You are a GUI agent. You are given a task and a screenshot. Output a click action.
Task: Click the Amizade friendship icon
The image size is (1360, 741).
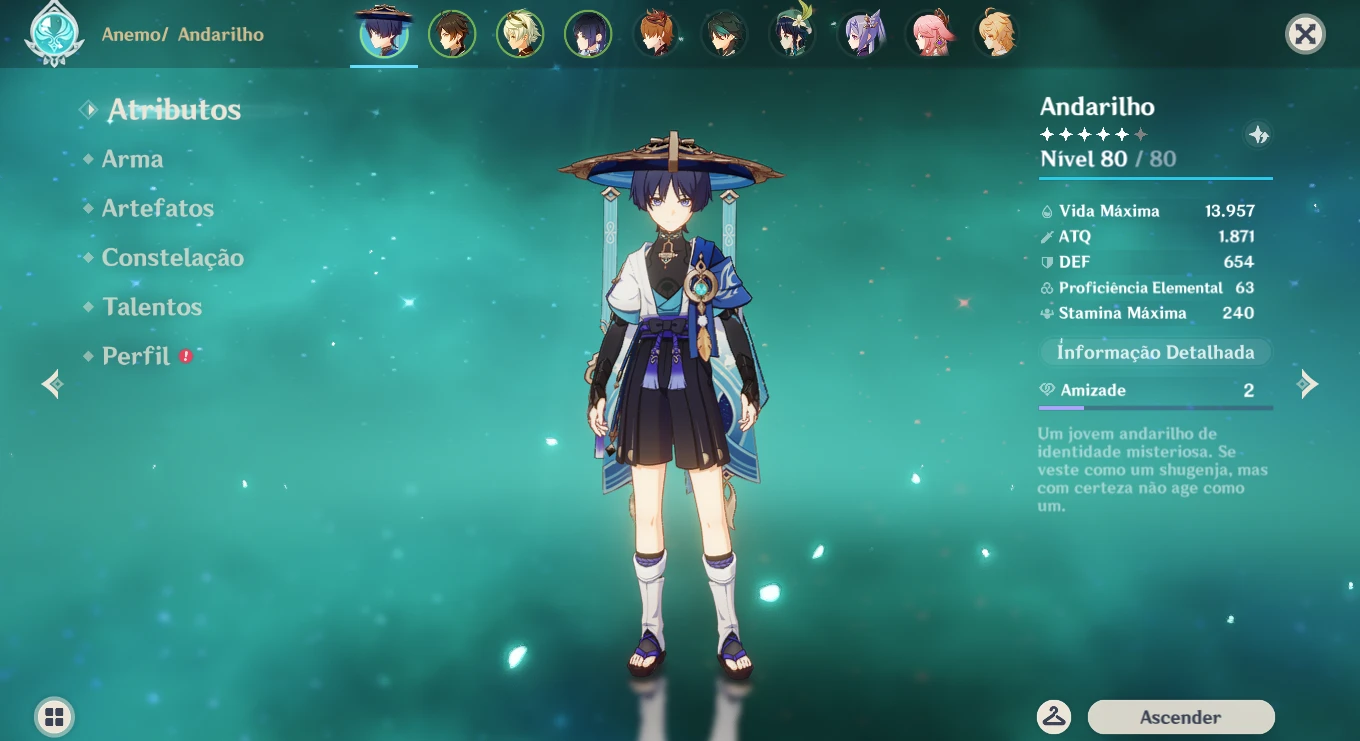1048,390
